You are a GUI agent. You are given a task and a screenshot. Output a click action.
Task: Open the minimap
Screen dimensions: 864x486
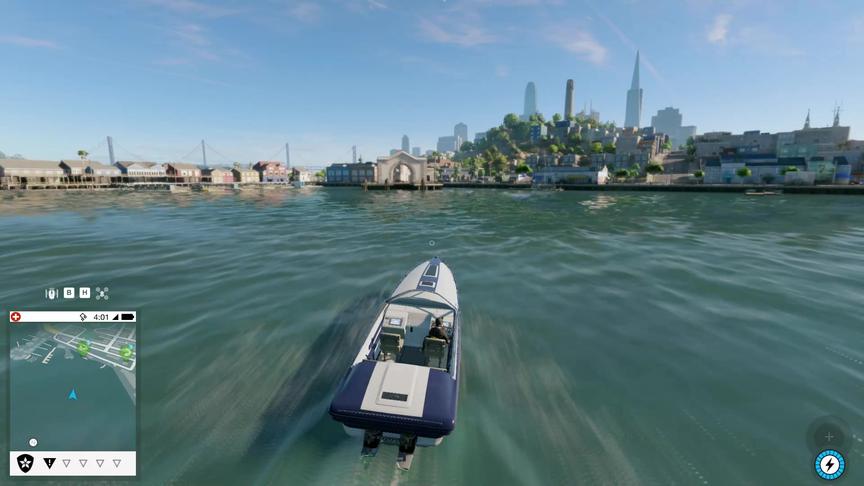73,385
